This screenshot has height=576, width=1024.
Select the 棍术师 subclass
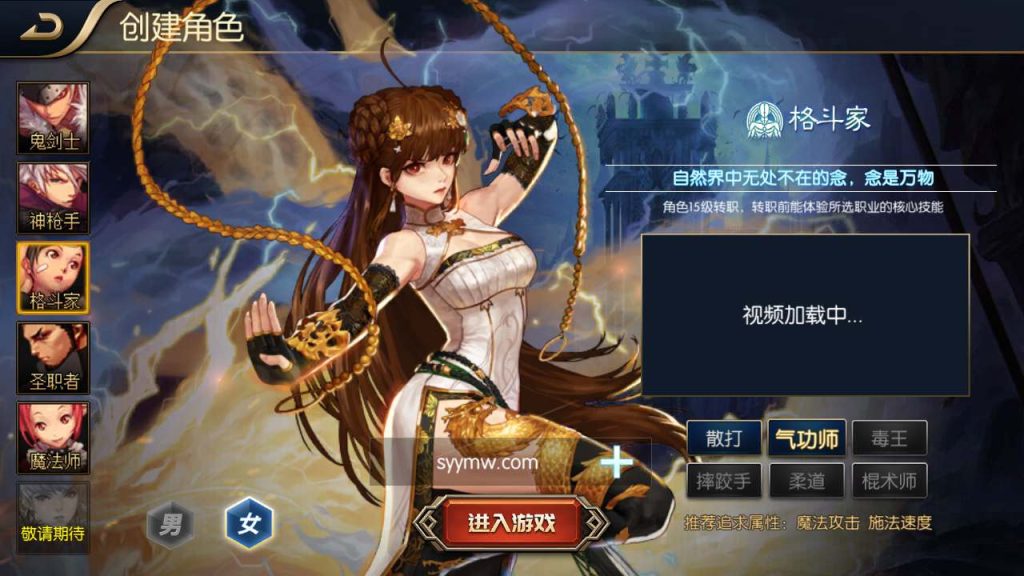(x=889, y=481)
